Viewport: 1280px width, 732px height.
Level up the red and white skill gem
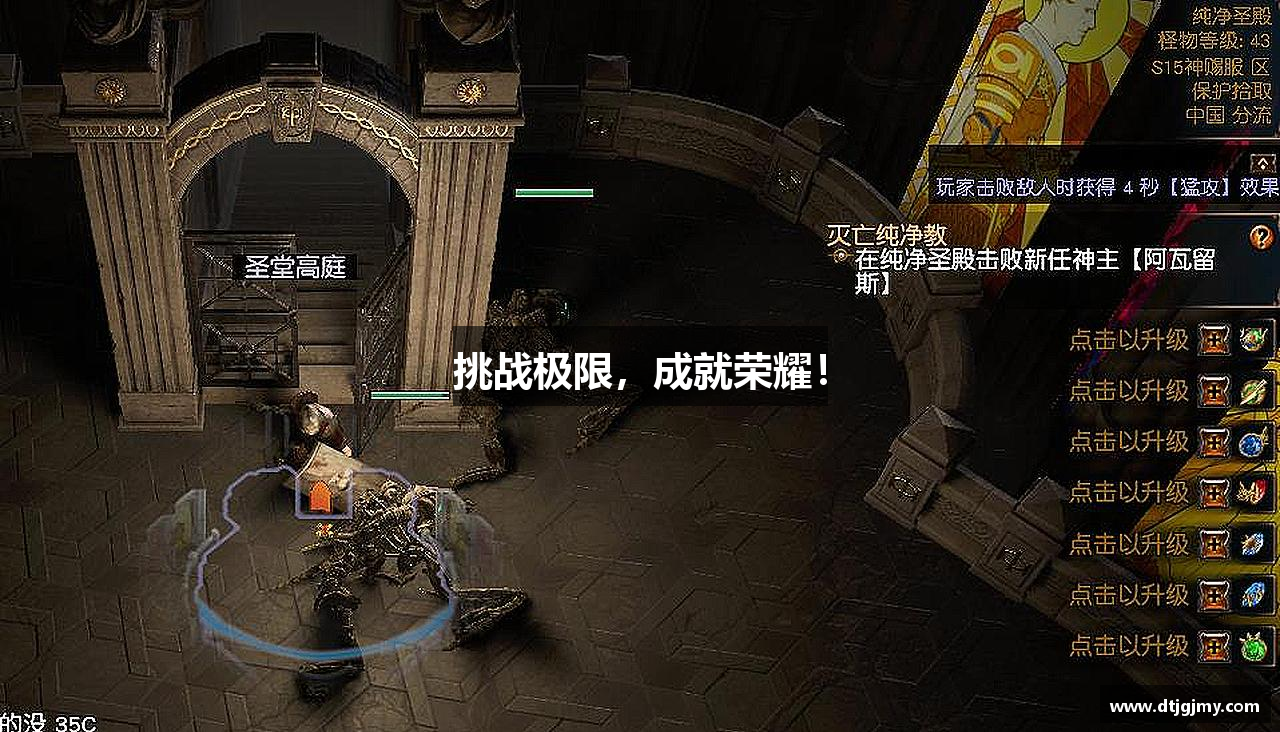pos(1253,492)
